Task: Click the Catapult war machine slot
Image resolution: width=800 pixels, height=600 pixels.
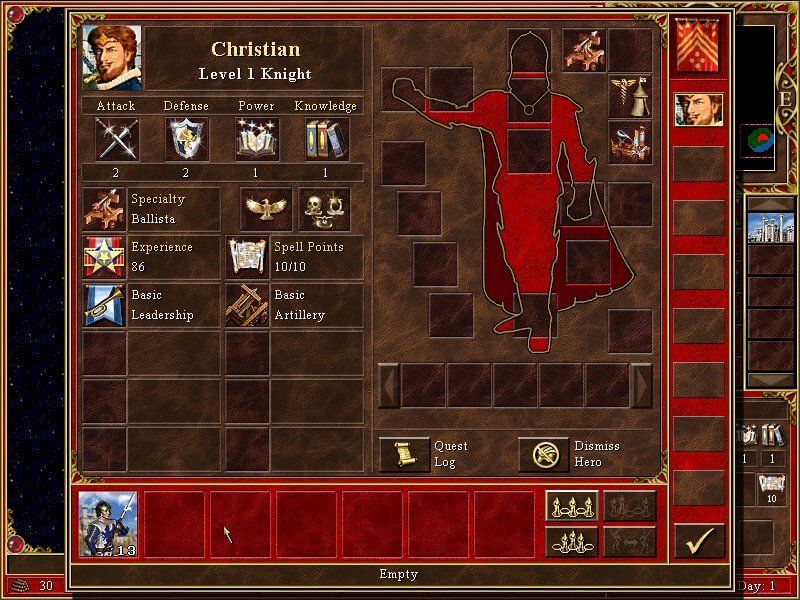Action: pos(630,142)
